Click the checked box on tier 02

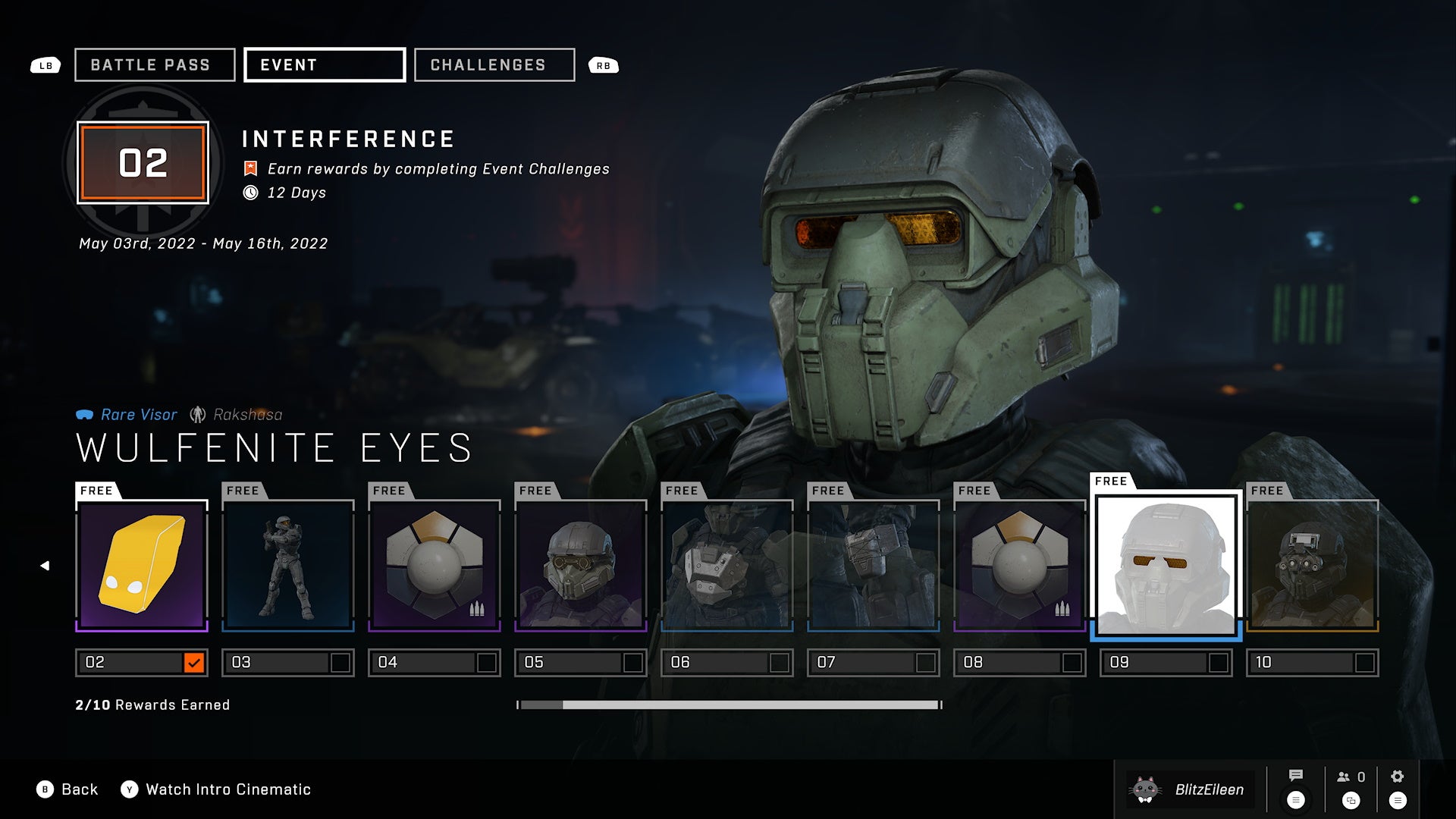pos(195,662)
